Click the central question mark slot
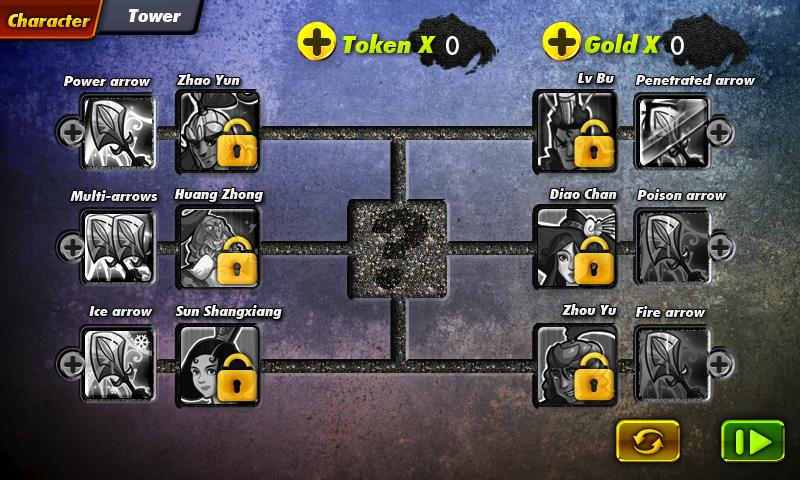 click(397, 247)
